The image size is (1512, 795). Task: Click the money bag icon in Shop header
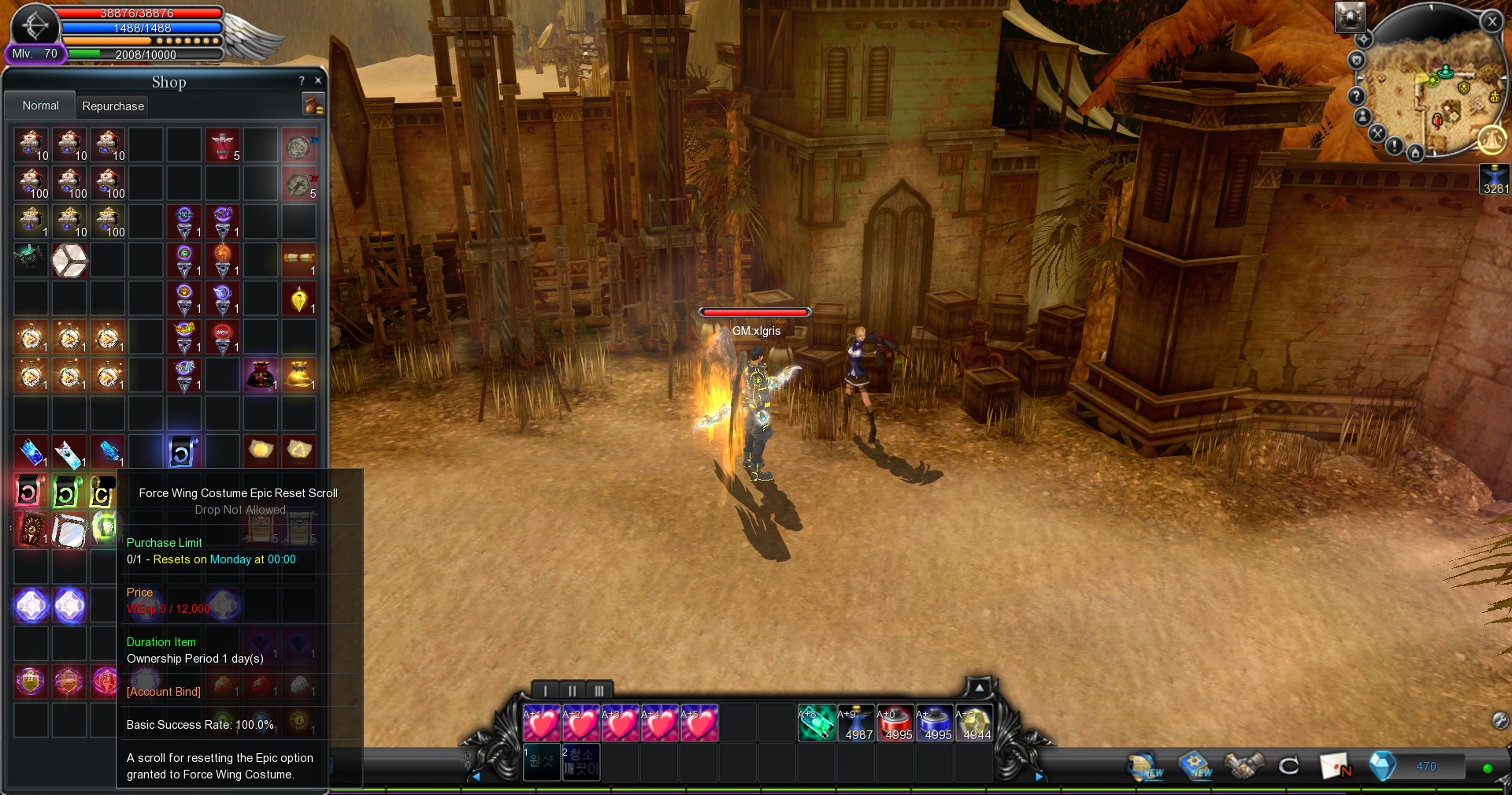pos(313,105)
